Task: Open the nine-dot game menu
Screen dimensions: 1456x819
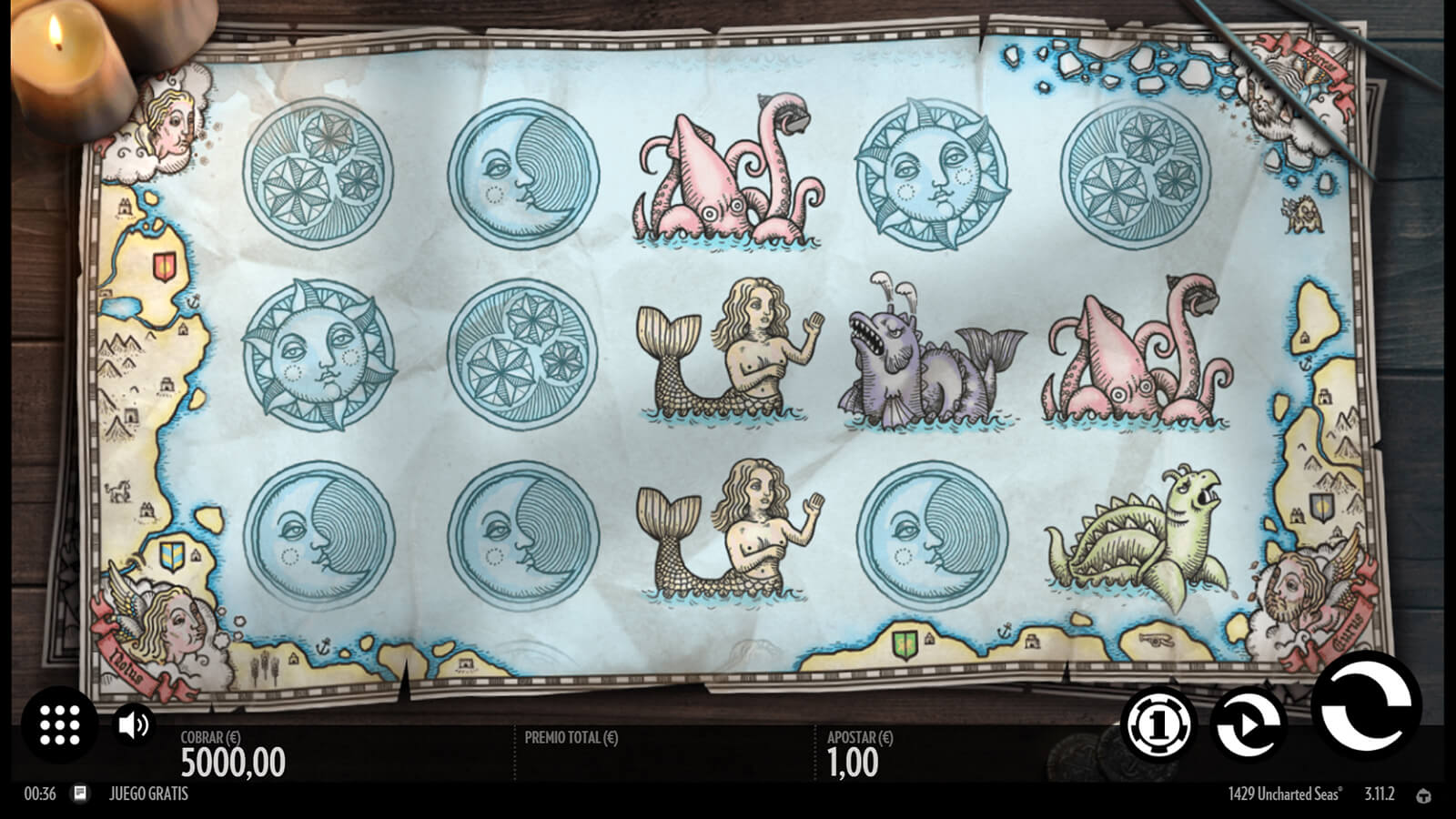Action: [x=60, y=724]
